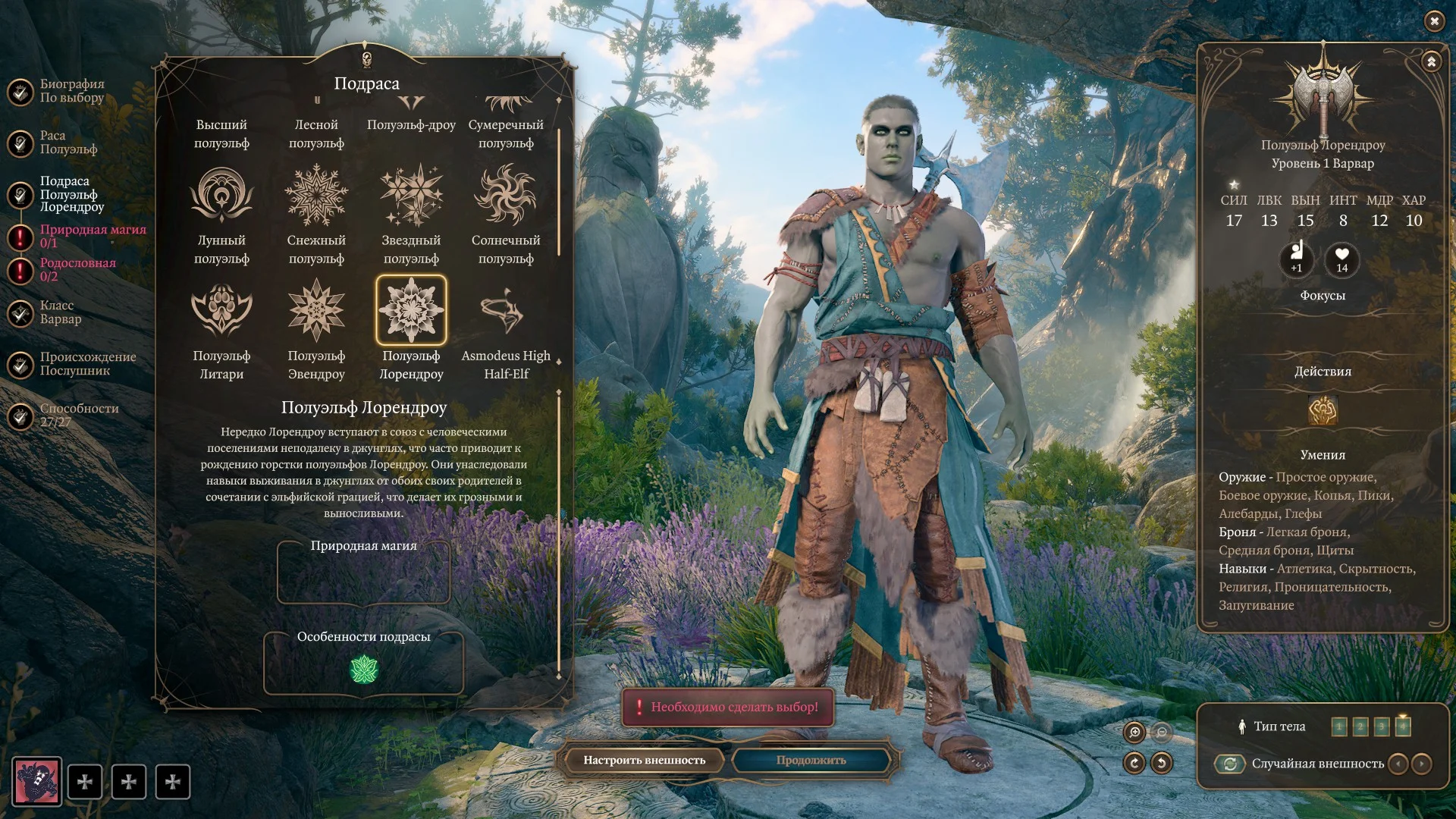Go to the Происхождение step

pyautogui.click(x=87, y=364)
